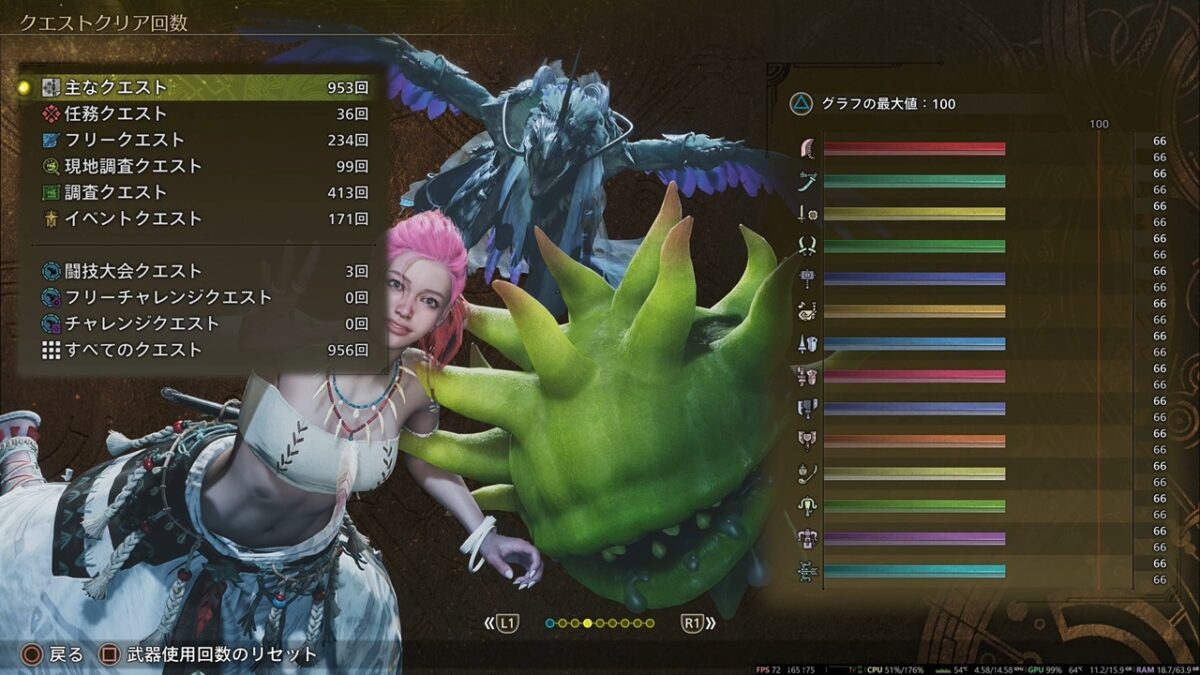Viewport: 1200px width, 675px height.
Task: Choose the イベントクエスト row
Action: tap(200, 218)
